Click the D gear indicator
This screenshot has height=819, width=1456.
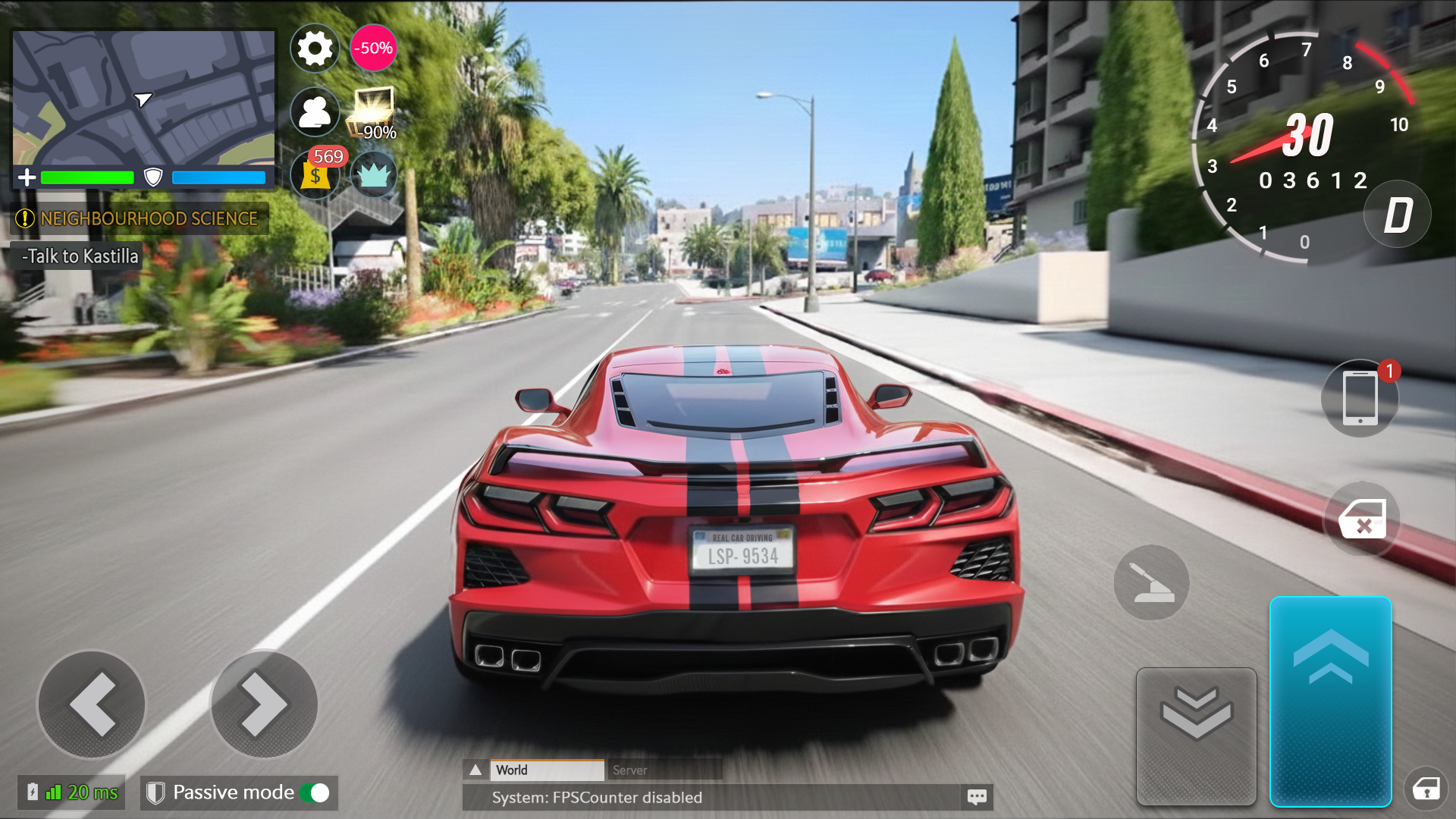[1398, 215]
